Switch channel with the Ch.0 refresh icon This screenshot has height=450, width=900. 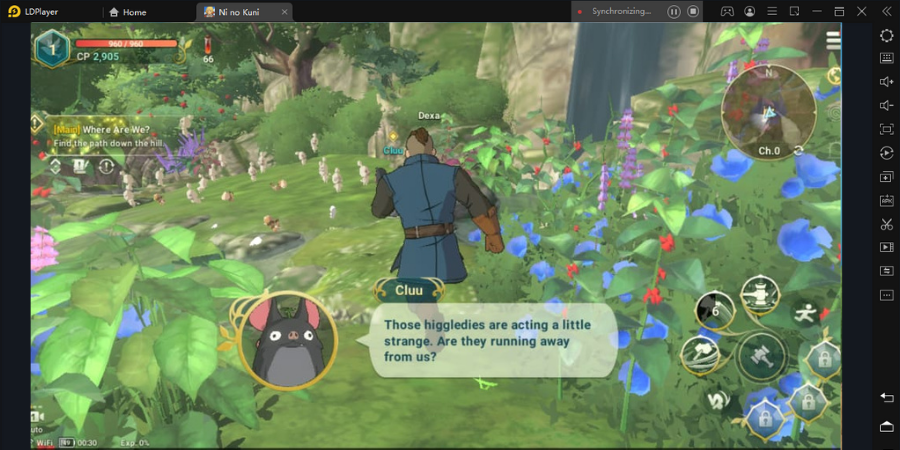tap(798, 151)
